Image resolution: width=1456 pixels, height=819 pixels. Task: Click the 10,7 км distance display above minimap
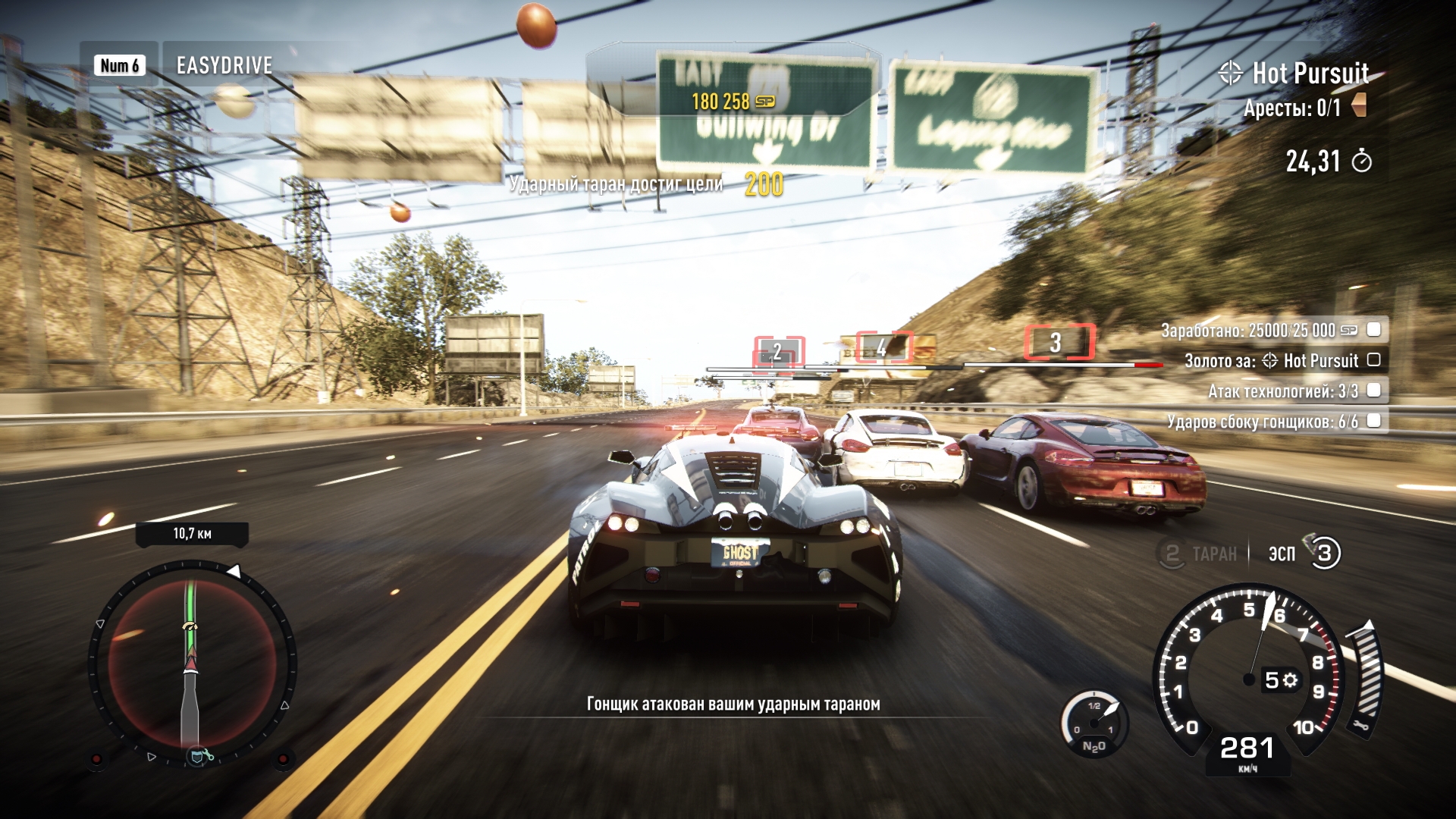[192, 532]
